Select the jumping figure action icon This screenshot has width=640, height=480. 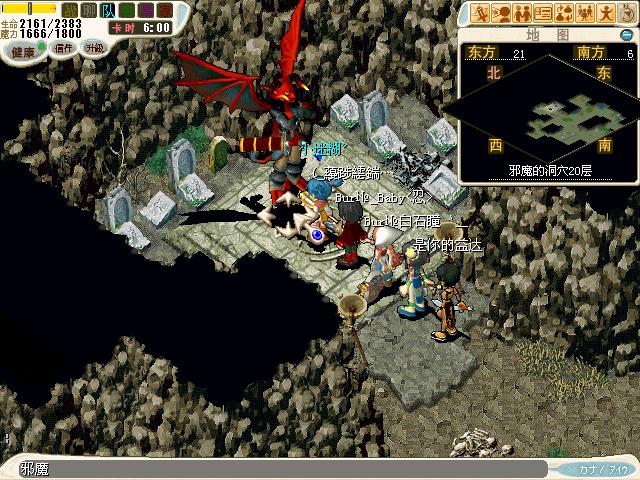[x=603, y=13]
